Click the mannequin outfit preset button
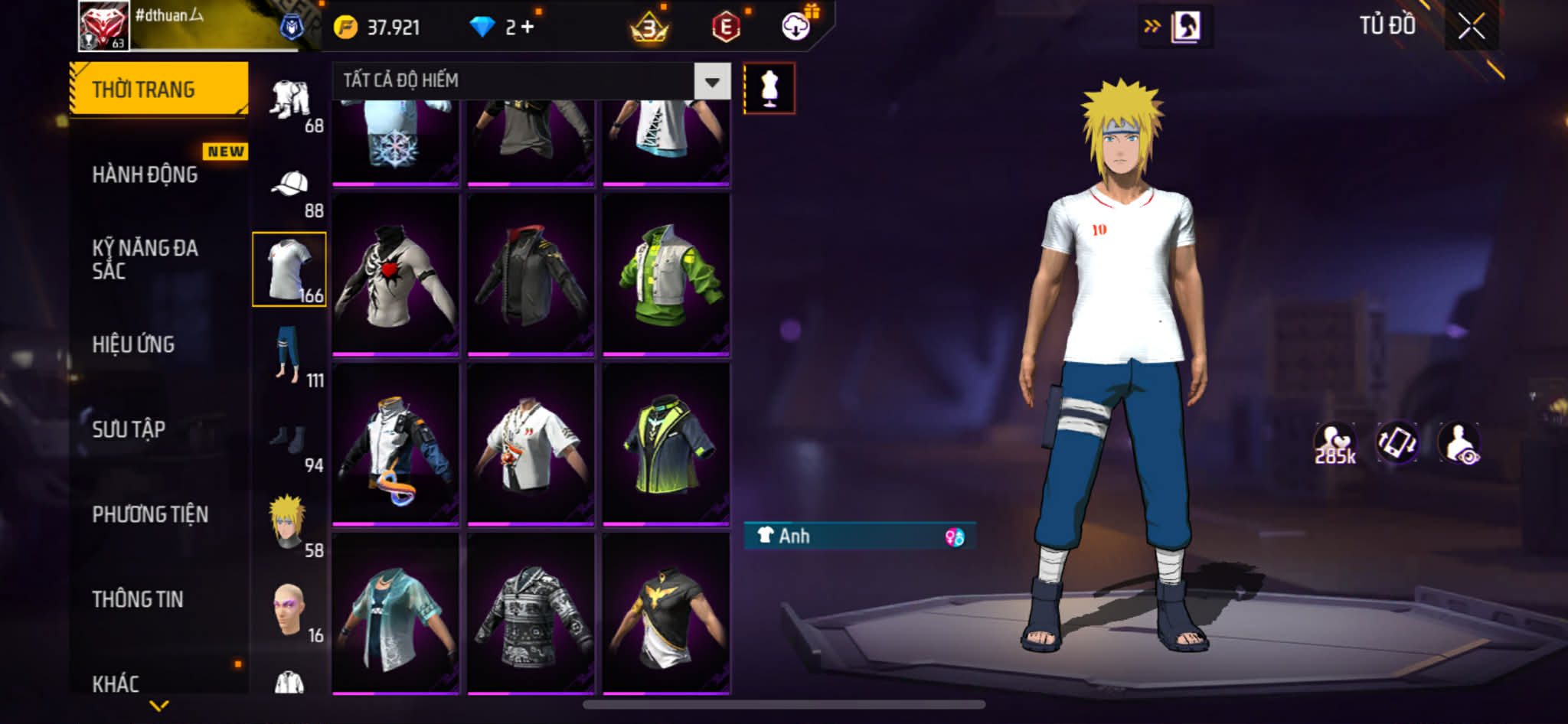This screenshot has width=1568, height=724. point(769,88)
